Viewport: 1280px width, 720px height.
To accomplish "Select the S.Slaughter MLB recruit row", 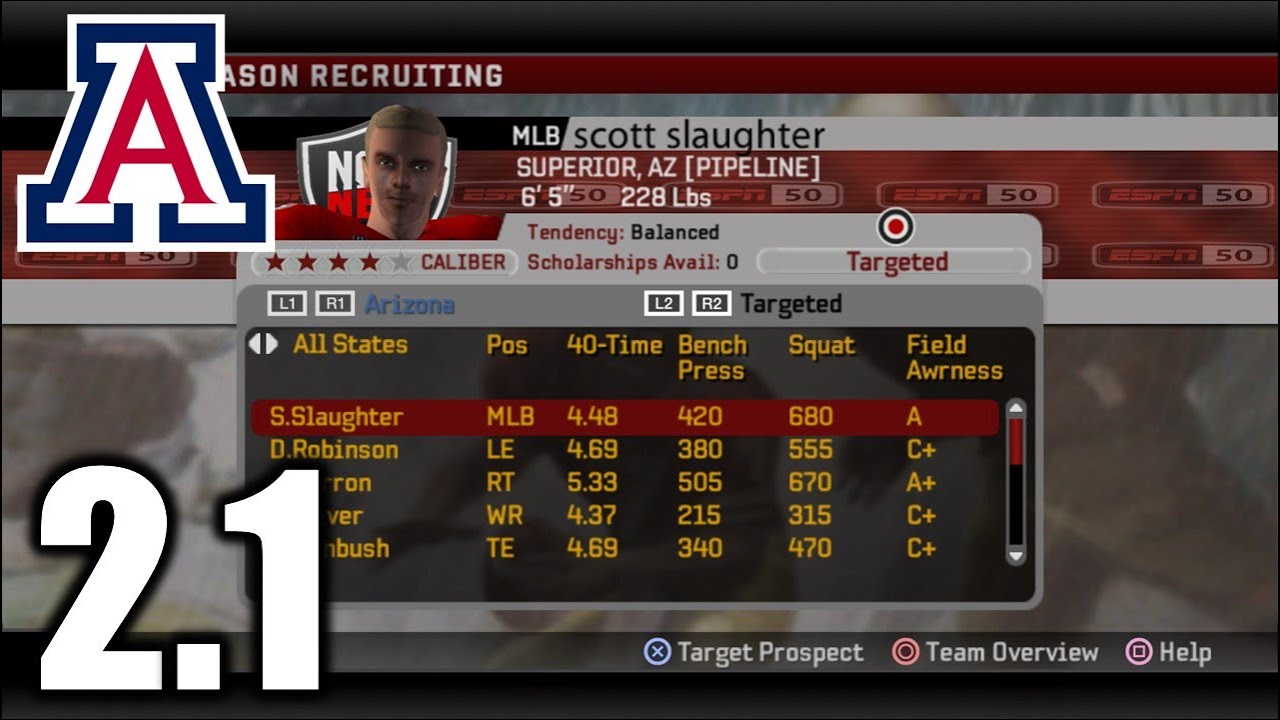I will 624,417.
